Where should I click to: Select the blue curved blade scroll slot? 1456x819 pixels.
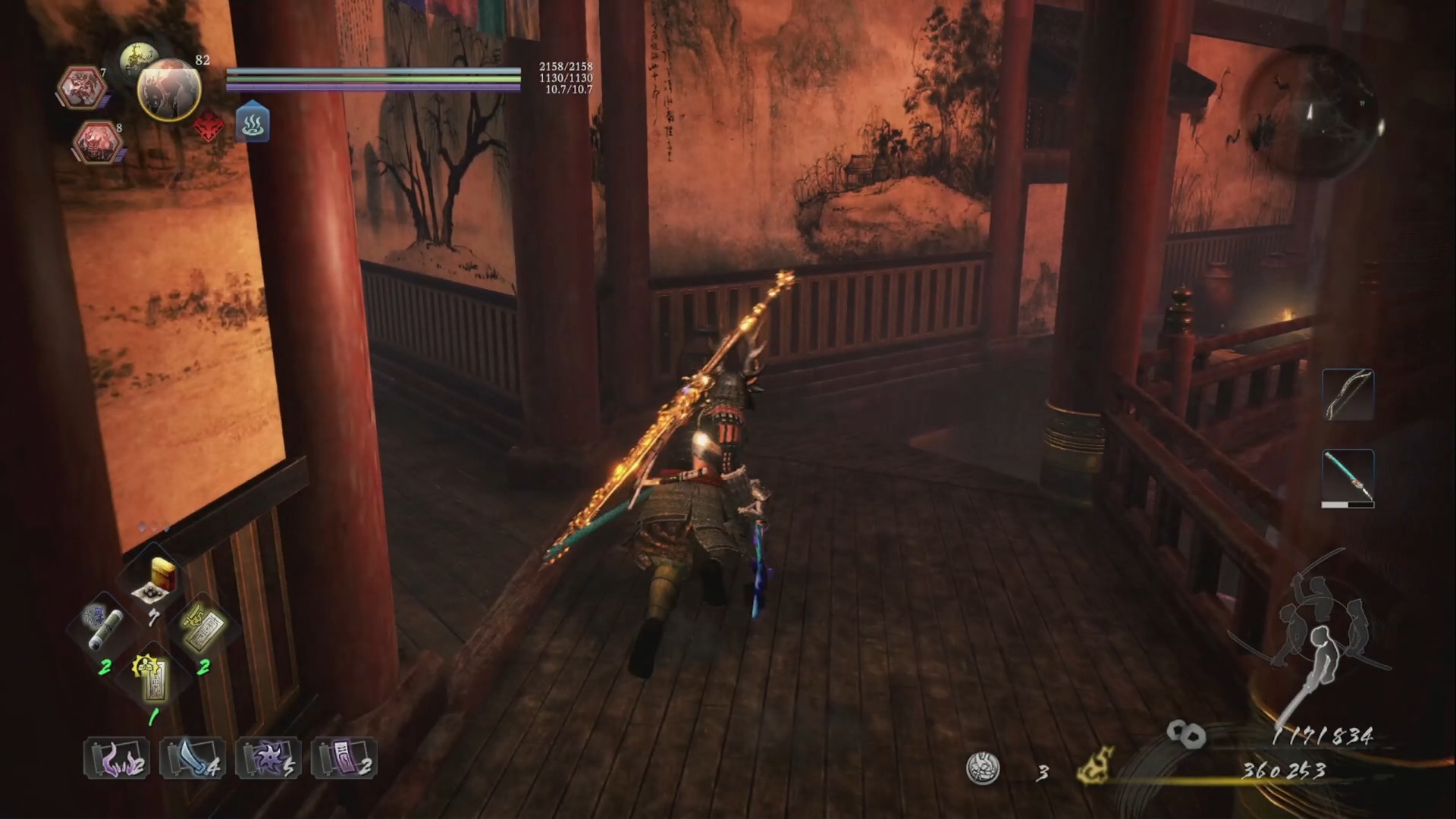192,758
